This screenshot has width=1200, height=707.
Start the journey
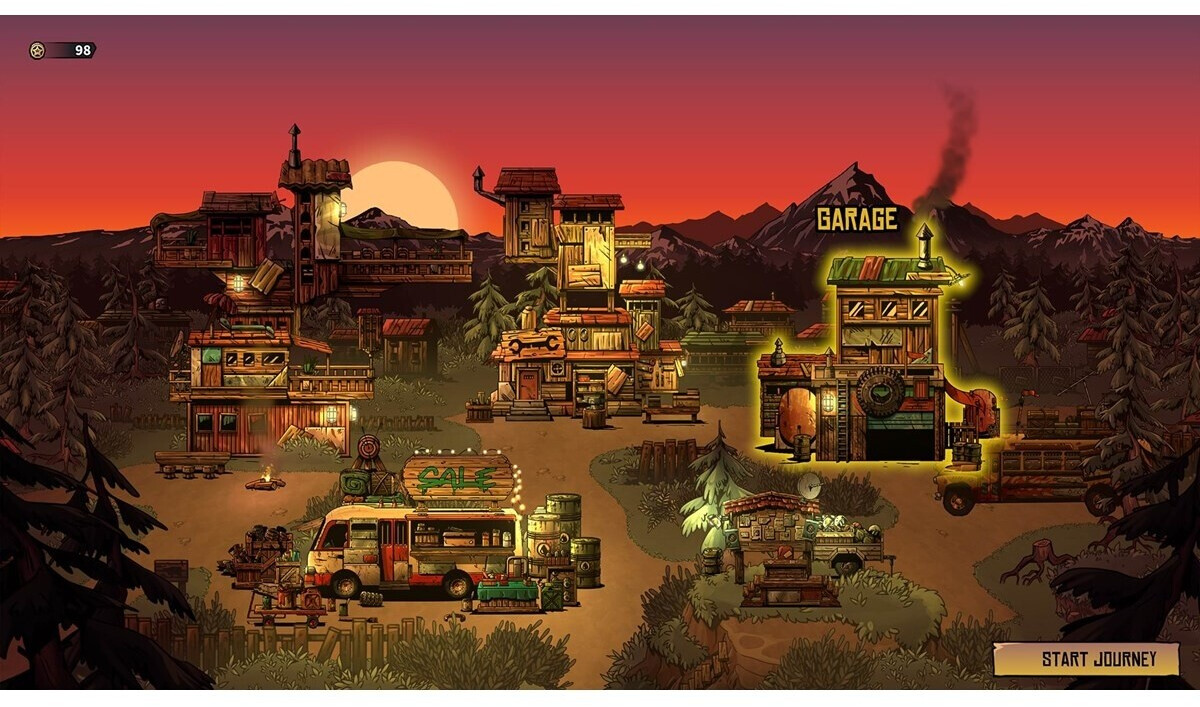tap(1087, 659)
